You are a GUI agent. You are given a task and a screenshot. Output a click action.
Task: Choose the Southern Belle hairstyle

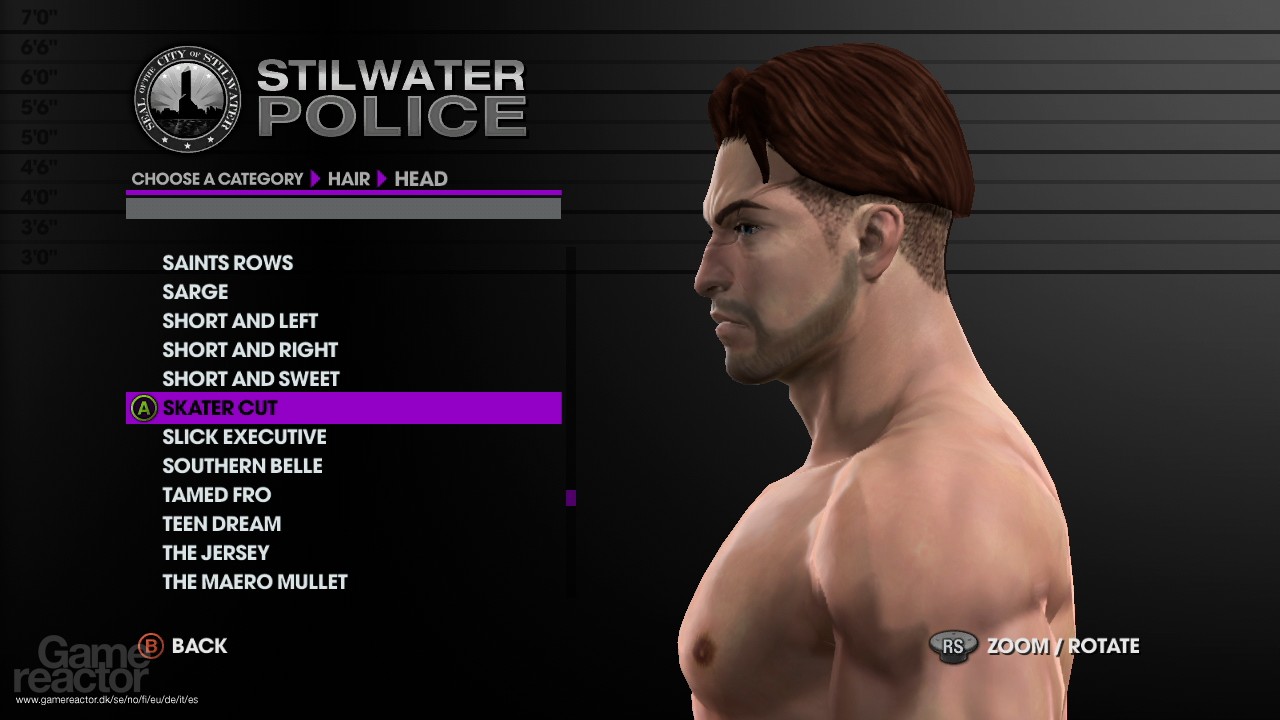[242, 466]
